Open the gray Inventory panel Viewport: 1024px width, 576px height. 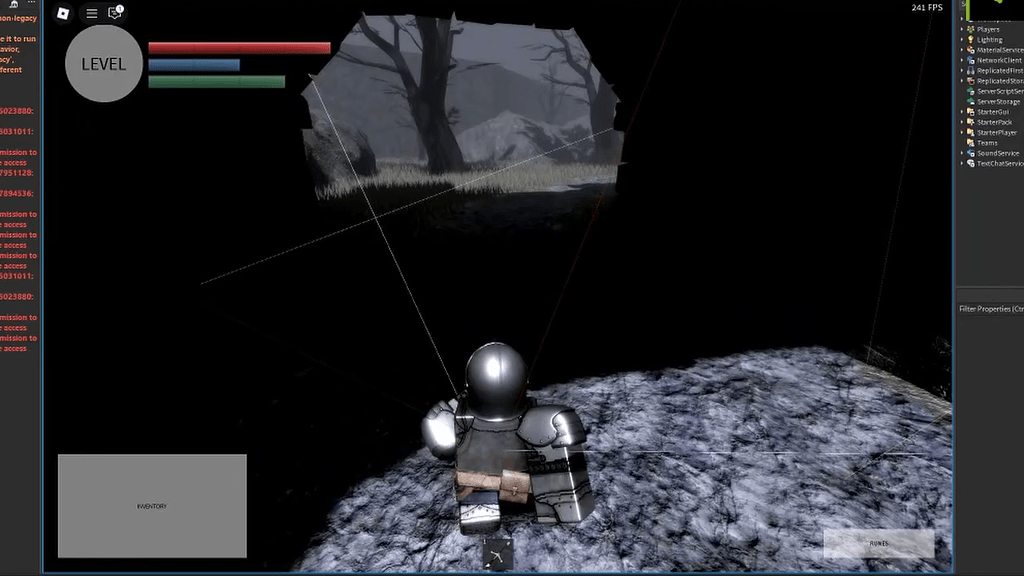pyautogui.click(x=152, y=506)
